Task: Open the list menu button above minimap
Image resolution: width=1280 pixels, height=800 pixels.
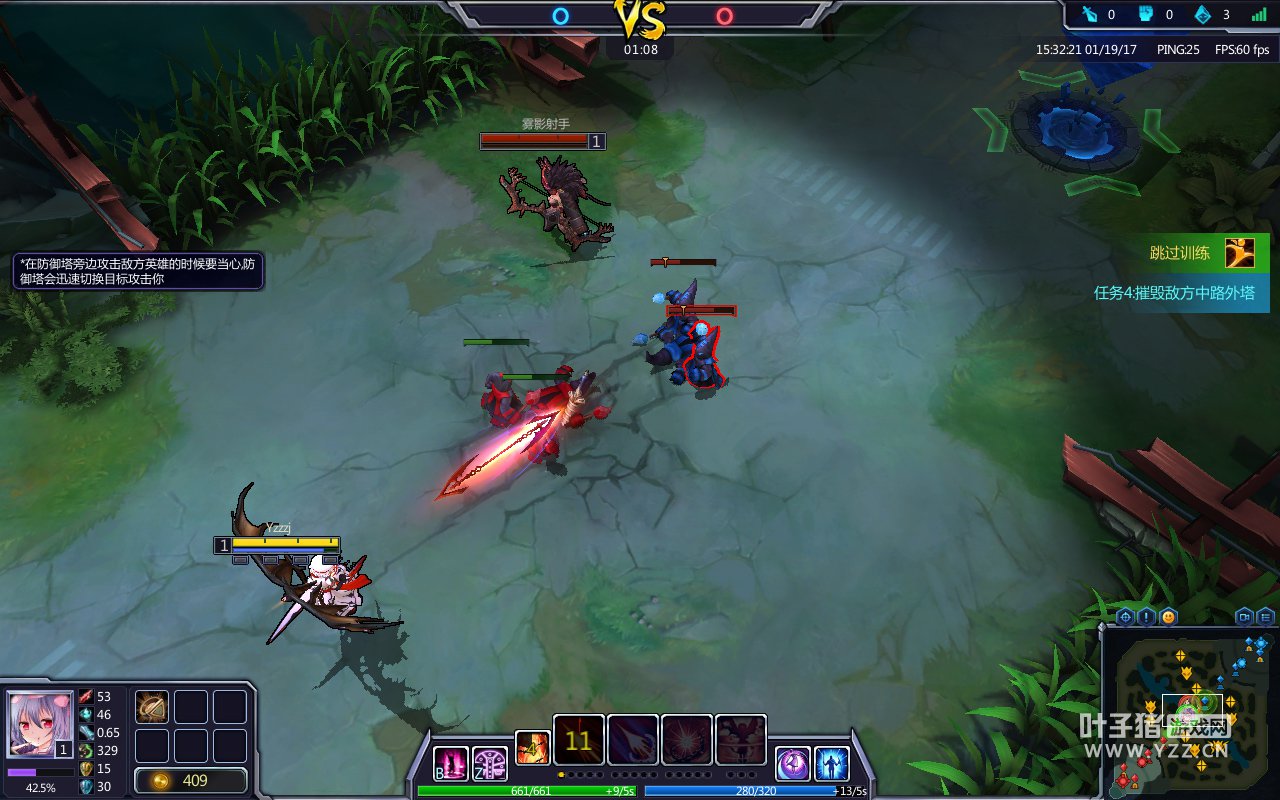Action: click(x=1266, y=616)
